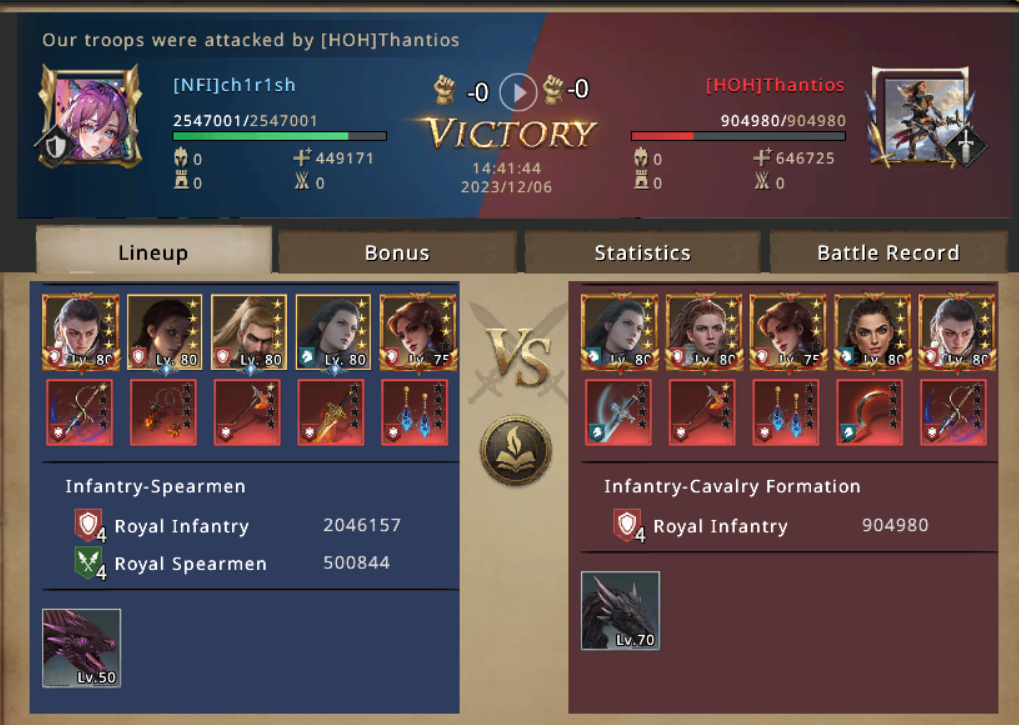The width and height of the screenshot is (1019, 725).
Task: Select ch1r1sh's player avatar
Action: coord(89,116)
